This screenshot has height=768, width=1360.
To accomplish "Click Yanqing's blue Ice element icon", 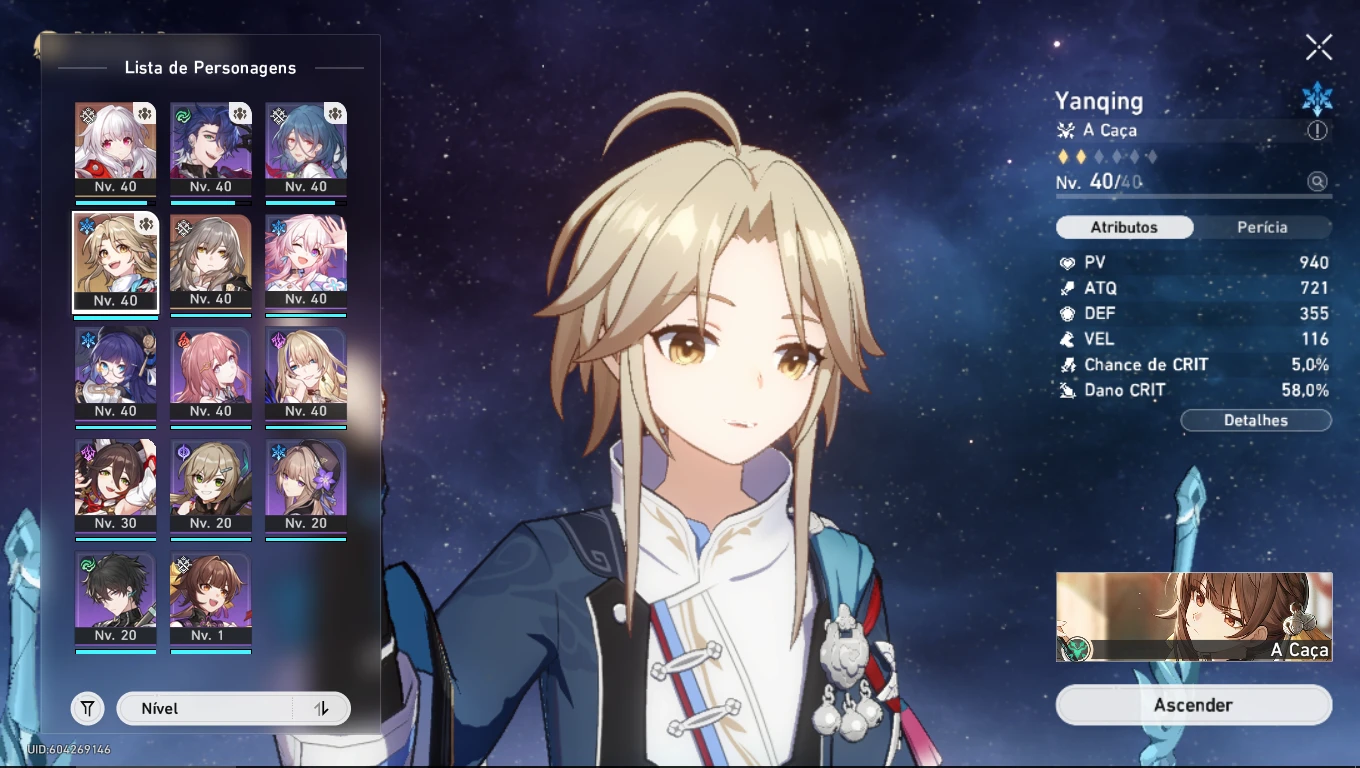I will (x=1318, y=99).
